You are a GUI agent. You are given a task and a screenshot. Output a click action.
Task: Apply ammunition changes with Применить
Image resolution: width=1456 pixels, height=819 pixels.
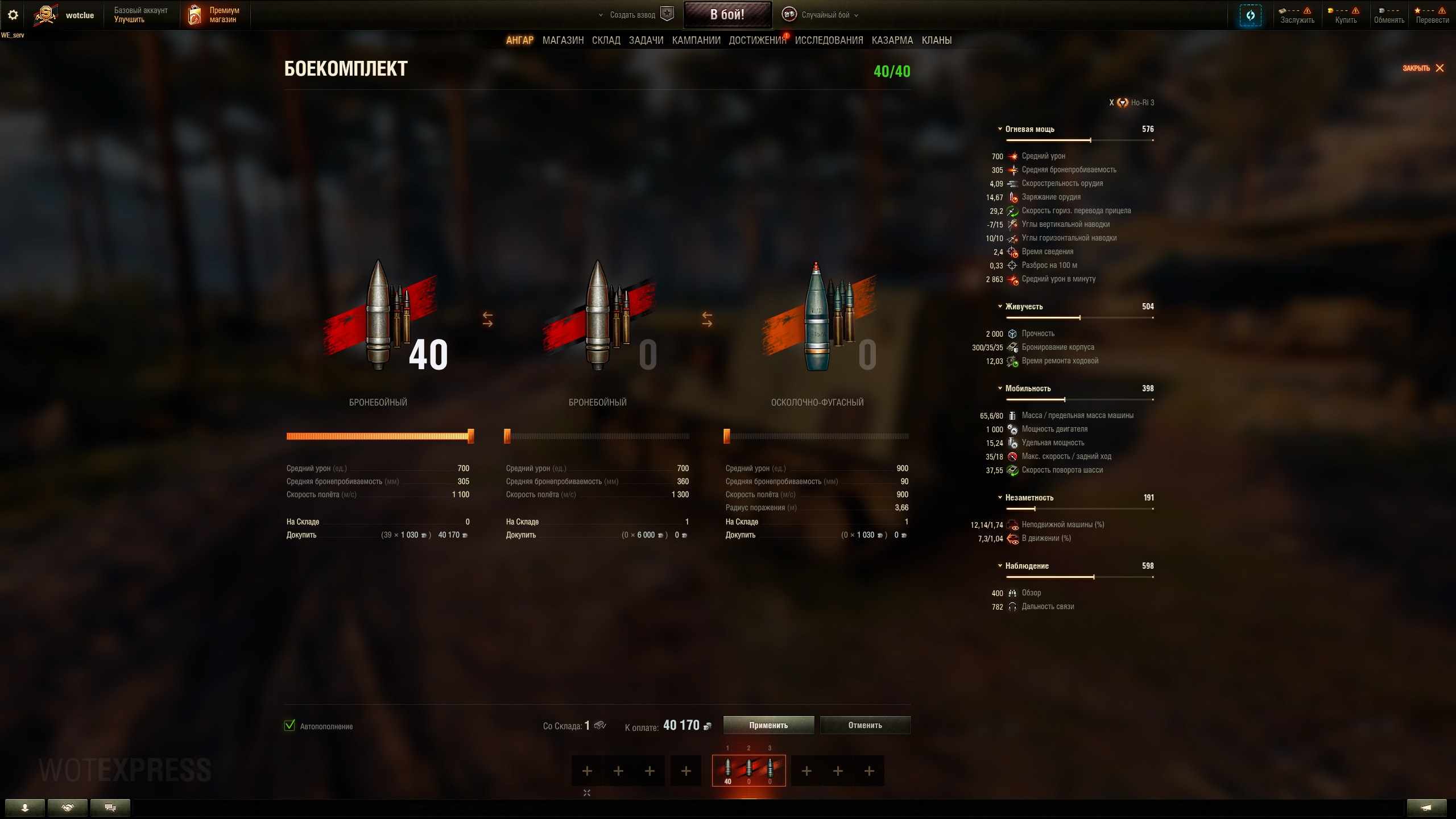point(768,725)
